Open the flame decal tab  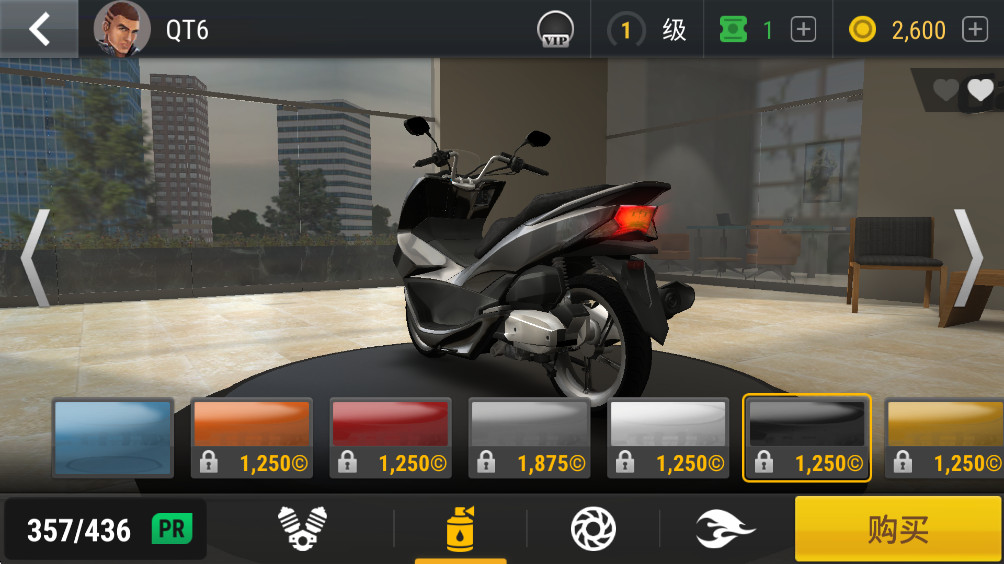point(726,528)
